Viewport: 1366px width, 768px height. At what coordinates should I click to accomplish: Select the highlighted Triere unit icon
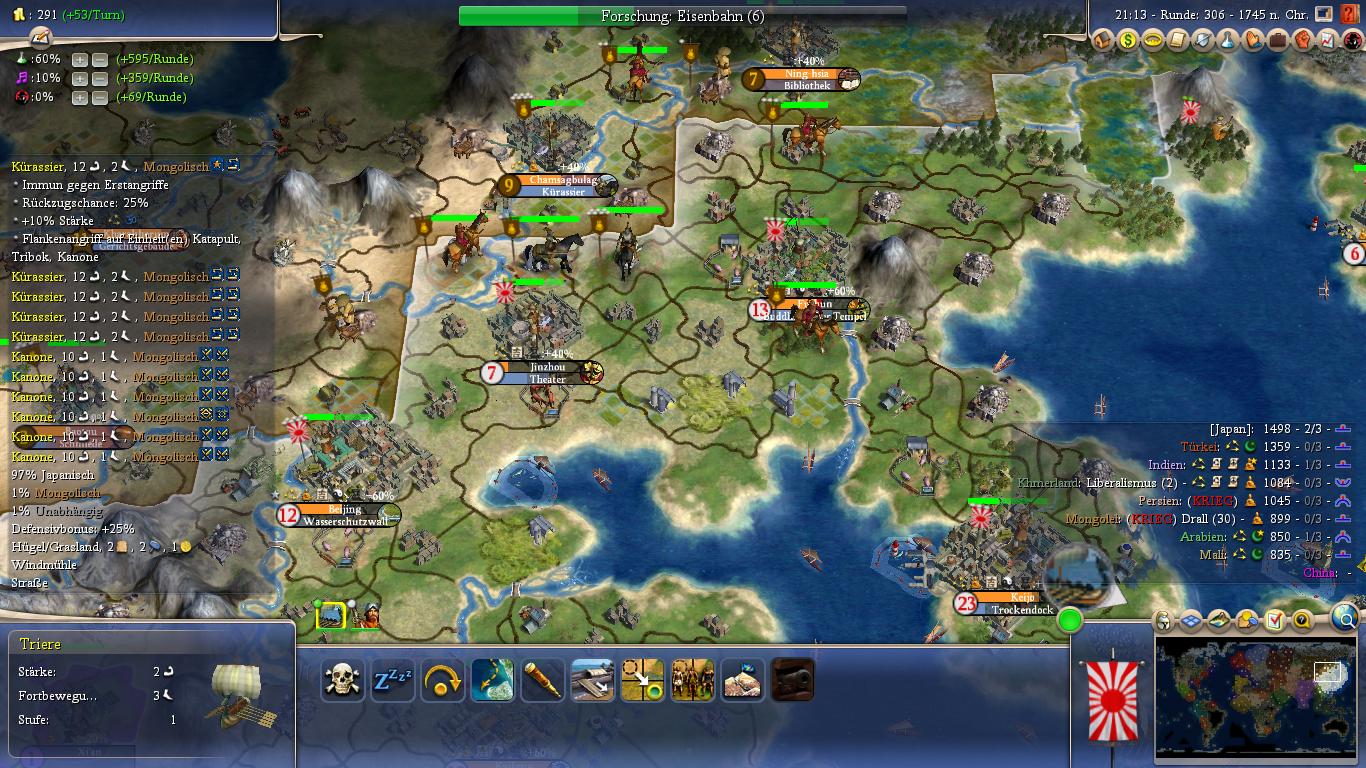(331, 615)
